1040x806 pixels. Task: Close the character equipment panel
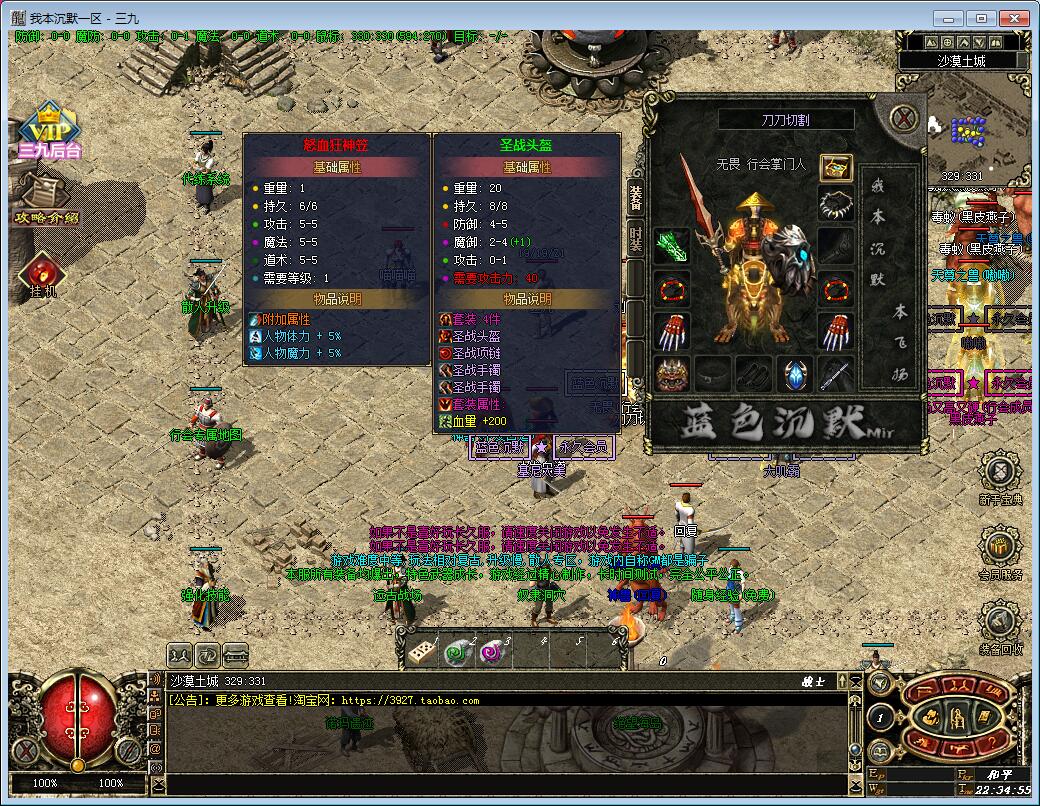pyautogui.click(x=905, y=119)
